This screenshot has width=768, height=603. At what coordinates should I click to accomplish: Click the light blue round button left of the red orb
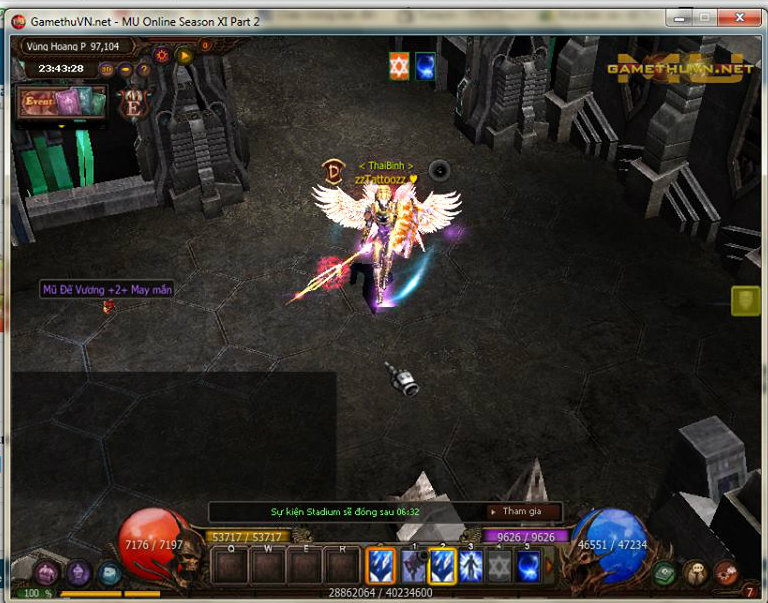(x=110, y=573)
